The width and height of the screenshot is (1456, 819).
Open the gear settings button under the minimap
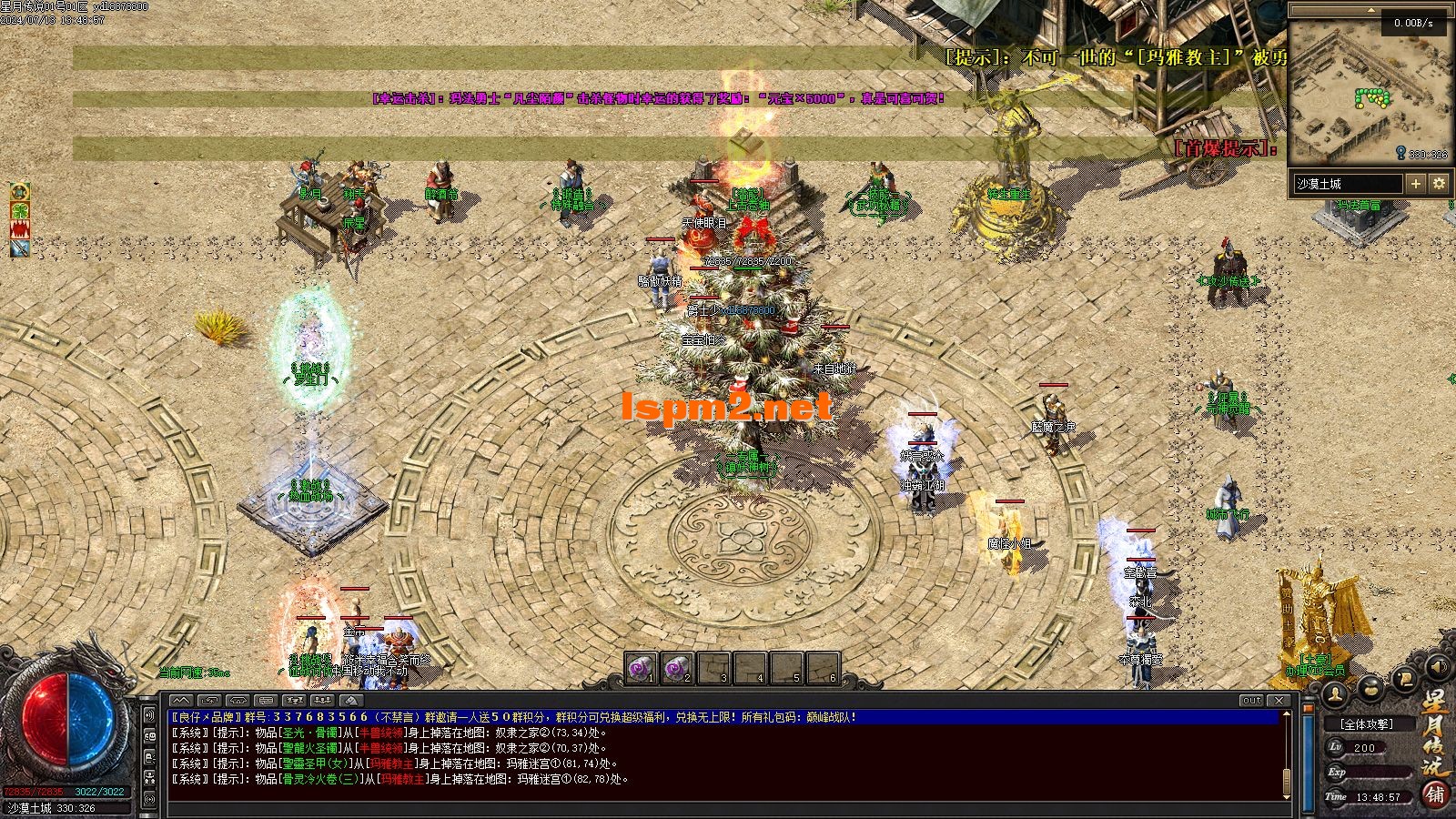[x=1439, y=184]
